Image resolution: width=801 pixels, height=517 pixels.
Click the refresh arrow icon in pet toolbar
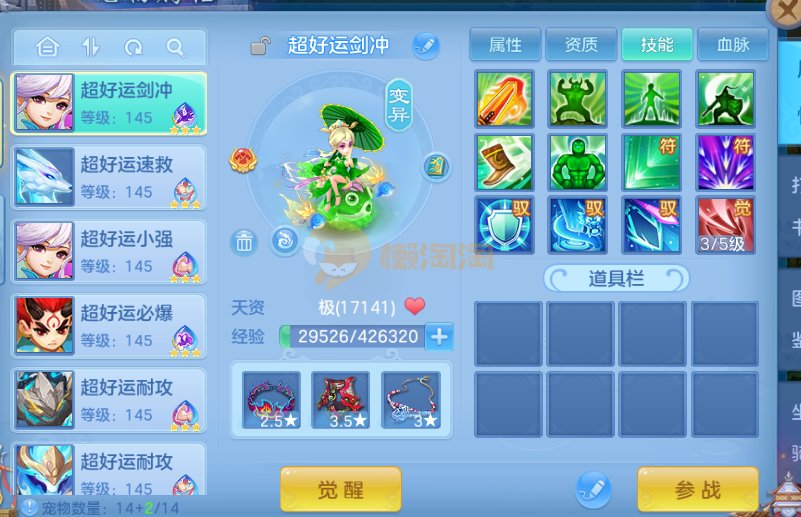click(x=133, y=47)
